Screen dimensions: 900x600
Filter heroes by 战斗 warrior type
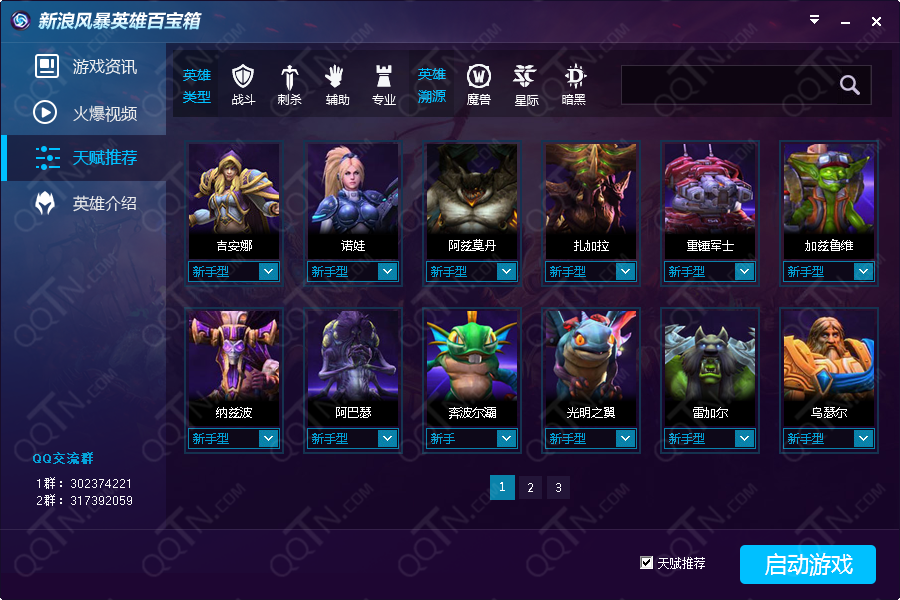click(243, 84)
